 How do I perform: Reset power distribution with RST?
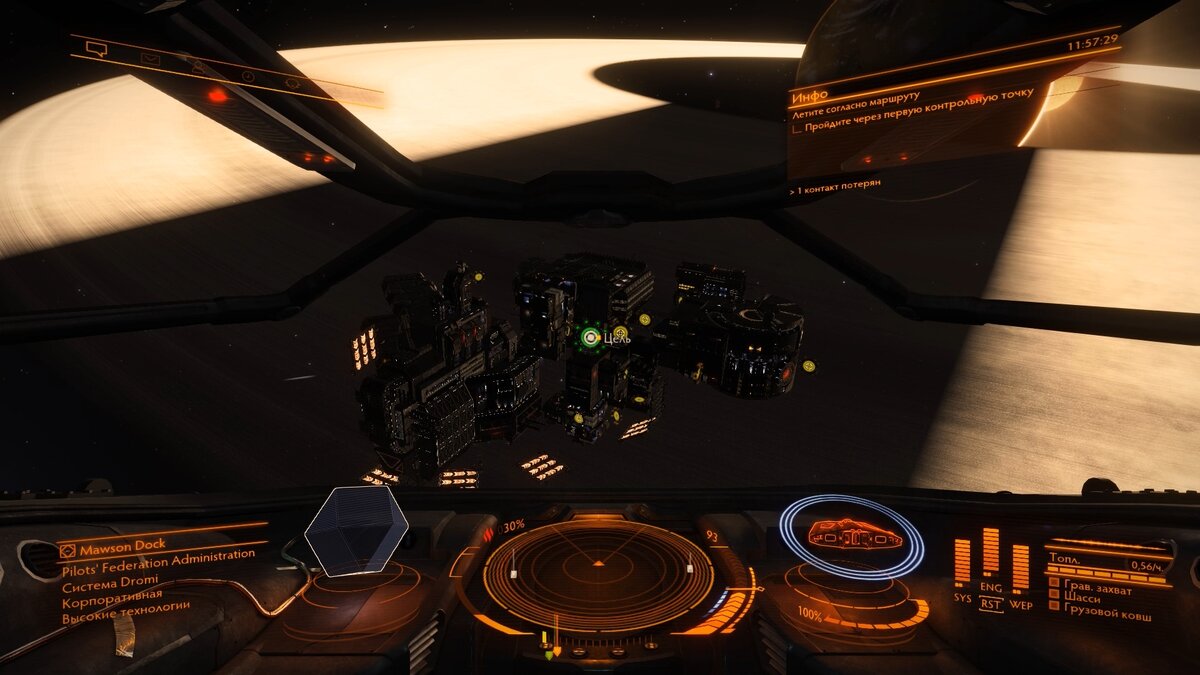pos(990,604)
